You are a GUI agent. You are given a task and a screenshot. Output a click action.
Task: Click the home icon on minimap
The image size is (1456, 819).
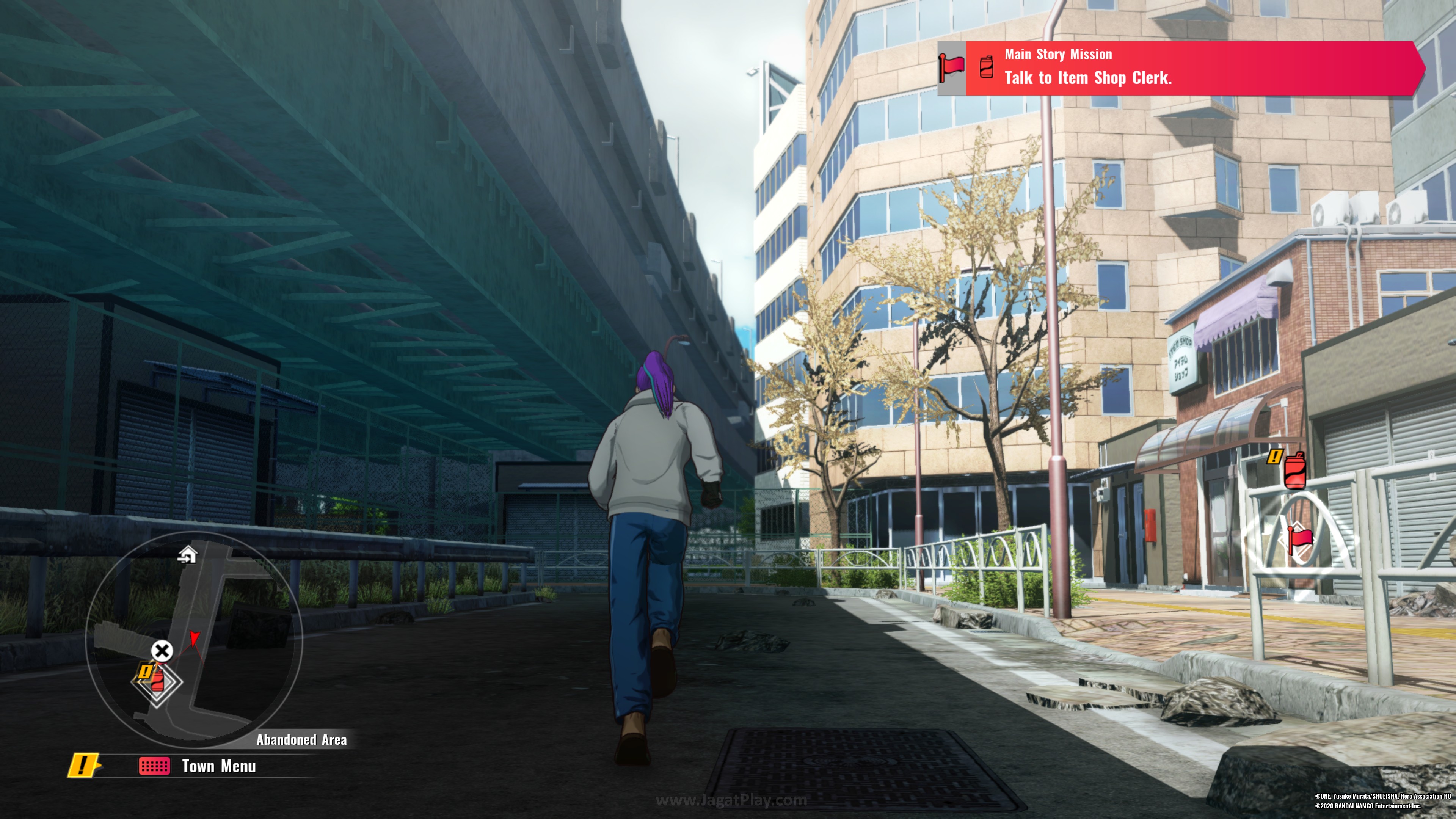[x=187, y=555]
